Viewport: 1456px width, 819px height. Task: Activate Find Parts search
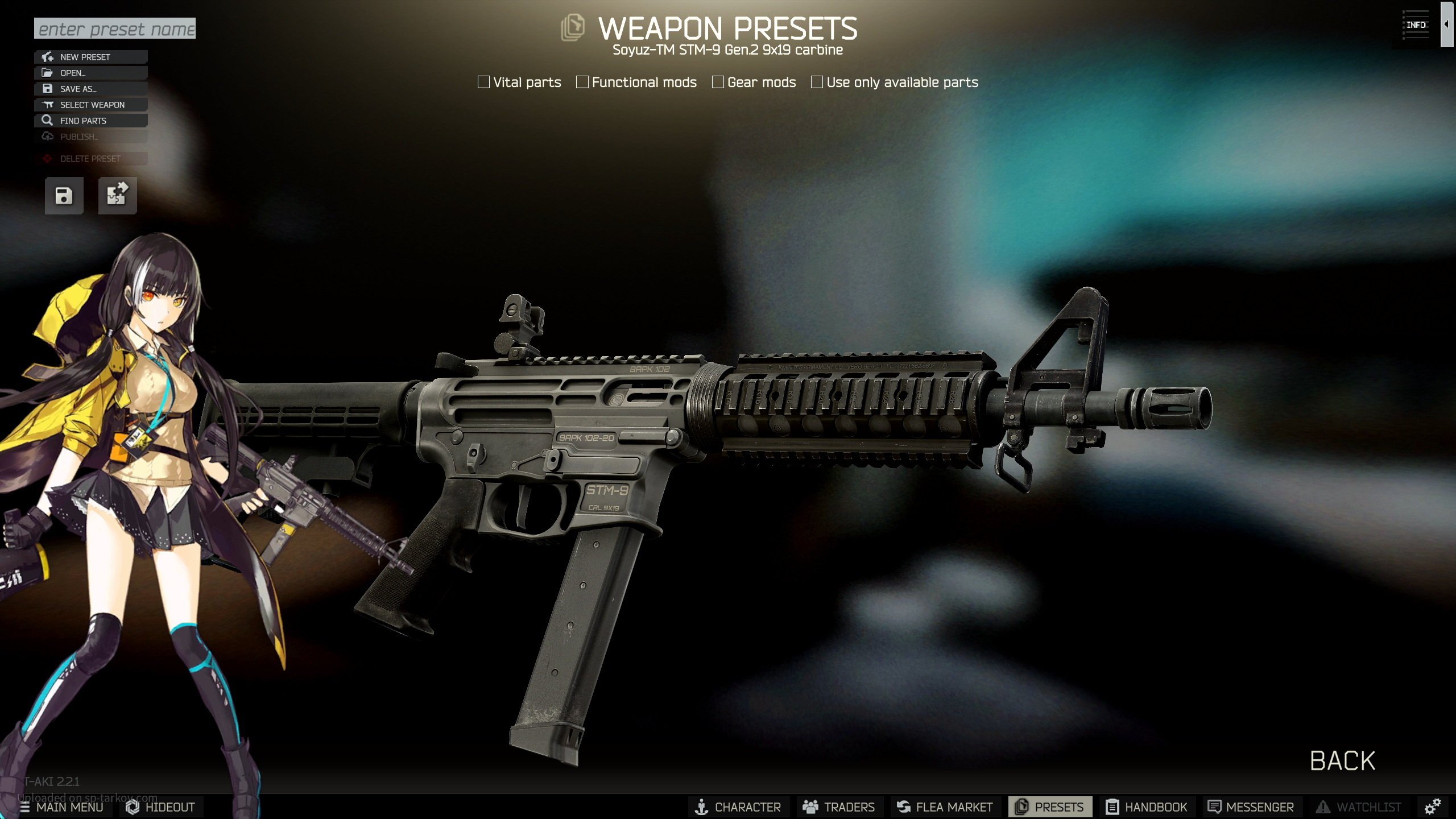pos(91,121)
